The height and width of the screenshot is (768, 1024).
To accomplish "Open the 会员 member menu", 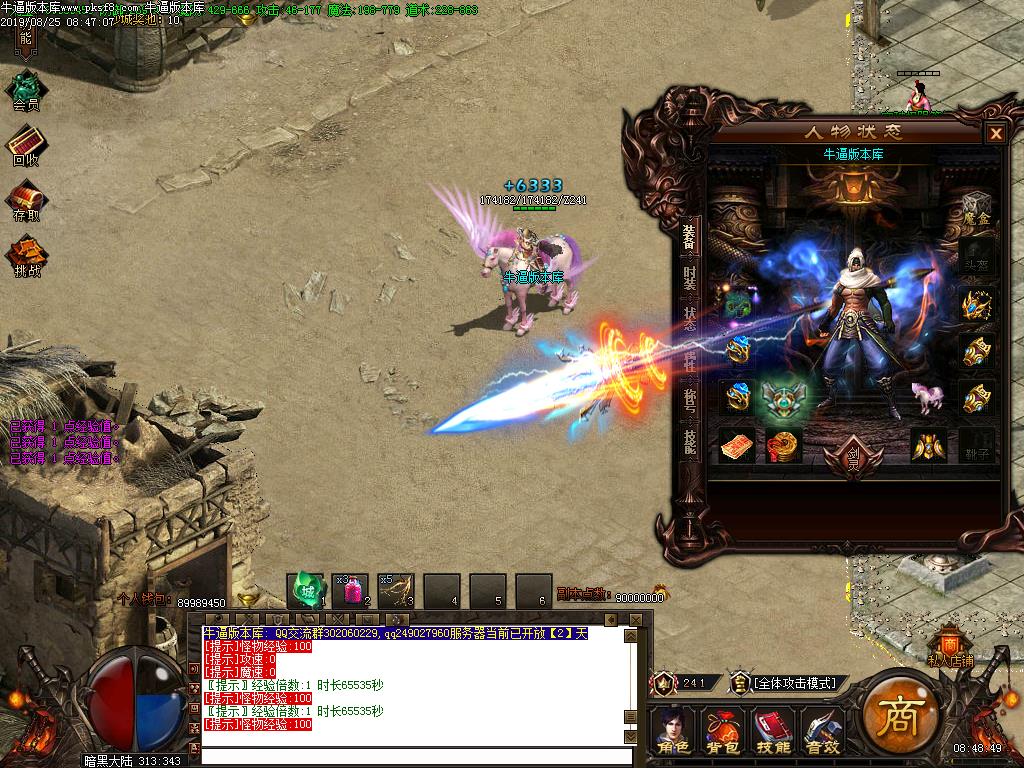I will click(25, 90).
